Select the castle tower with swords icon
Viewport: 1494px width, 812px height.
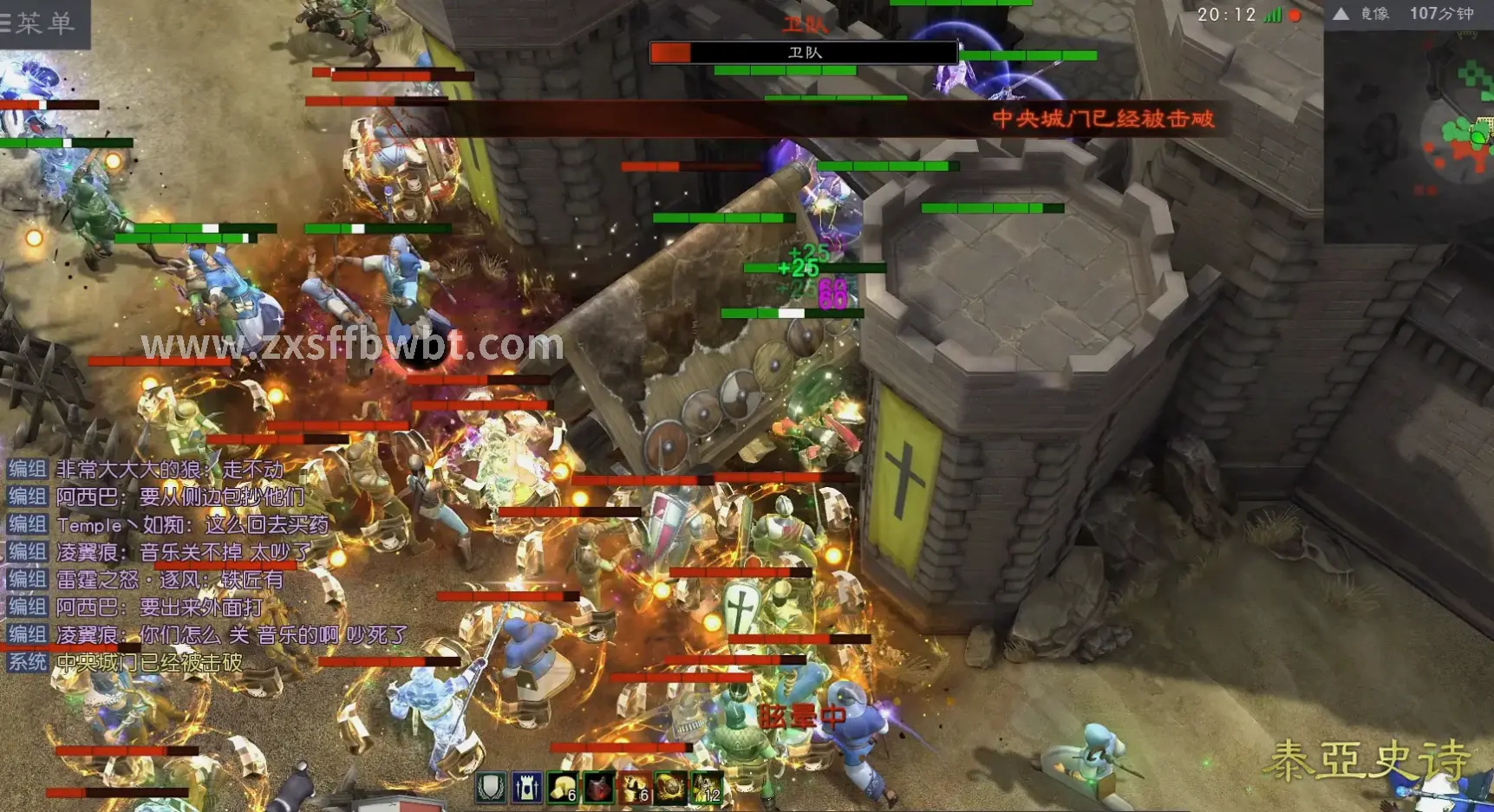526,788
